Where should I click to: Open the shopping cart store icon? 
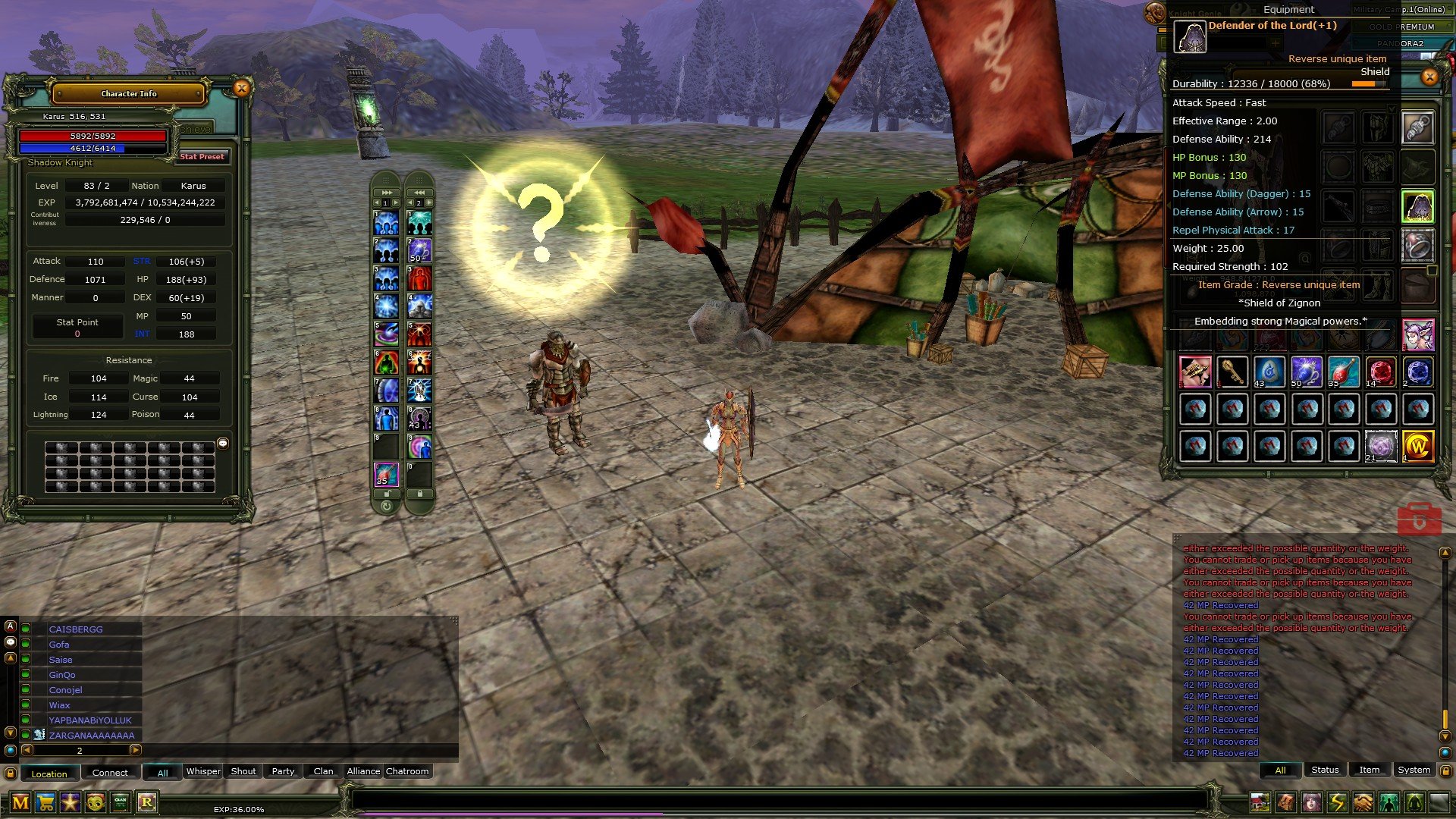click(45, 802)
